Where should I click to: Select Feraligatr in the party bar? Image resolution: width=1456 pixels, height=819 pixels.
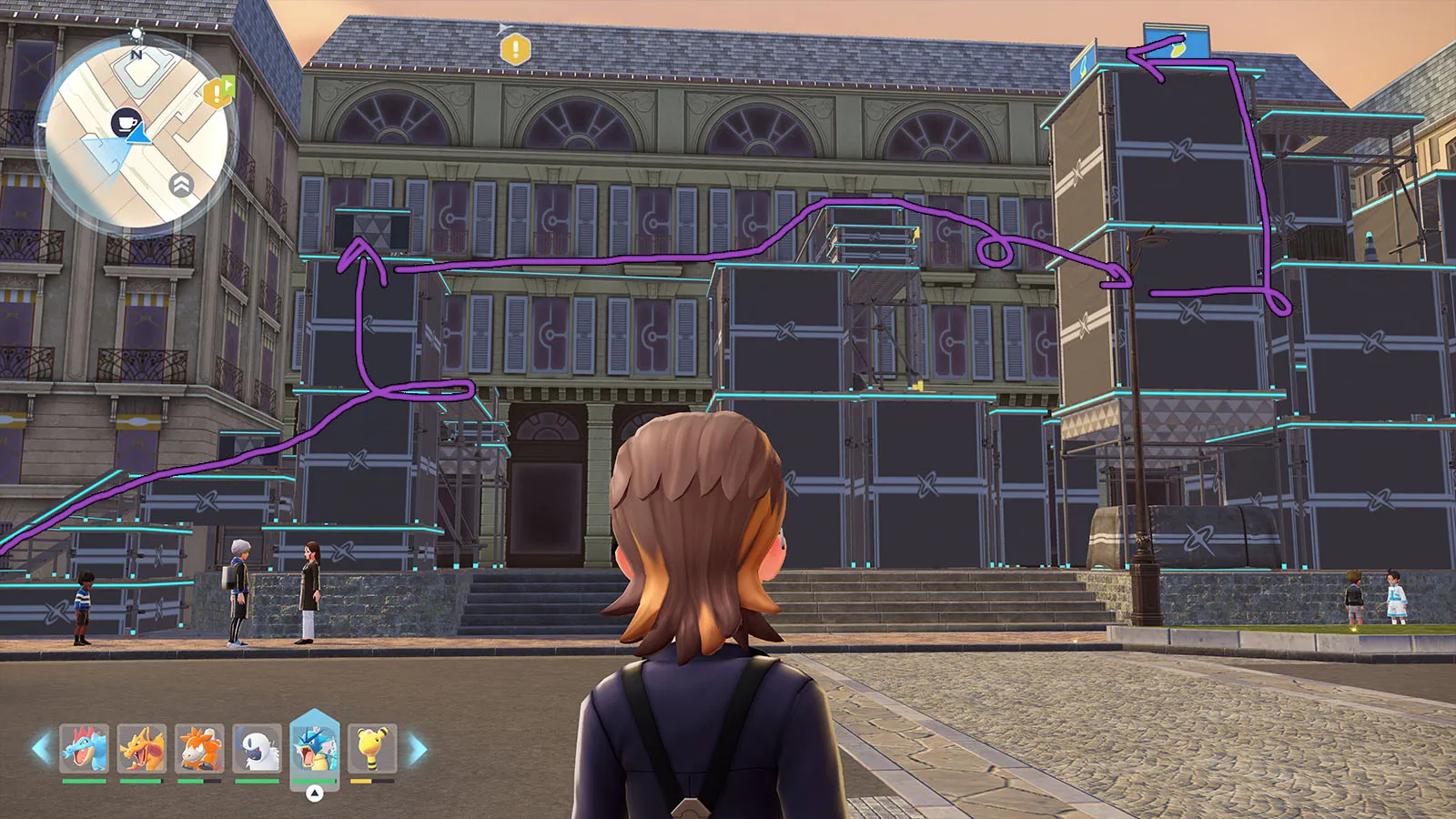point(85,748)
